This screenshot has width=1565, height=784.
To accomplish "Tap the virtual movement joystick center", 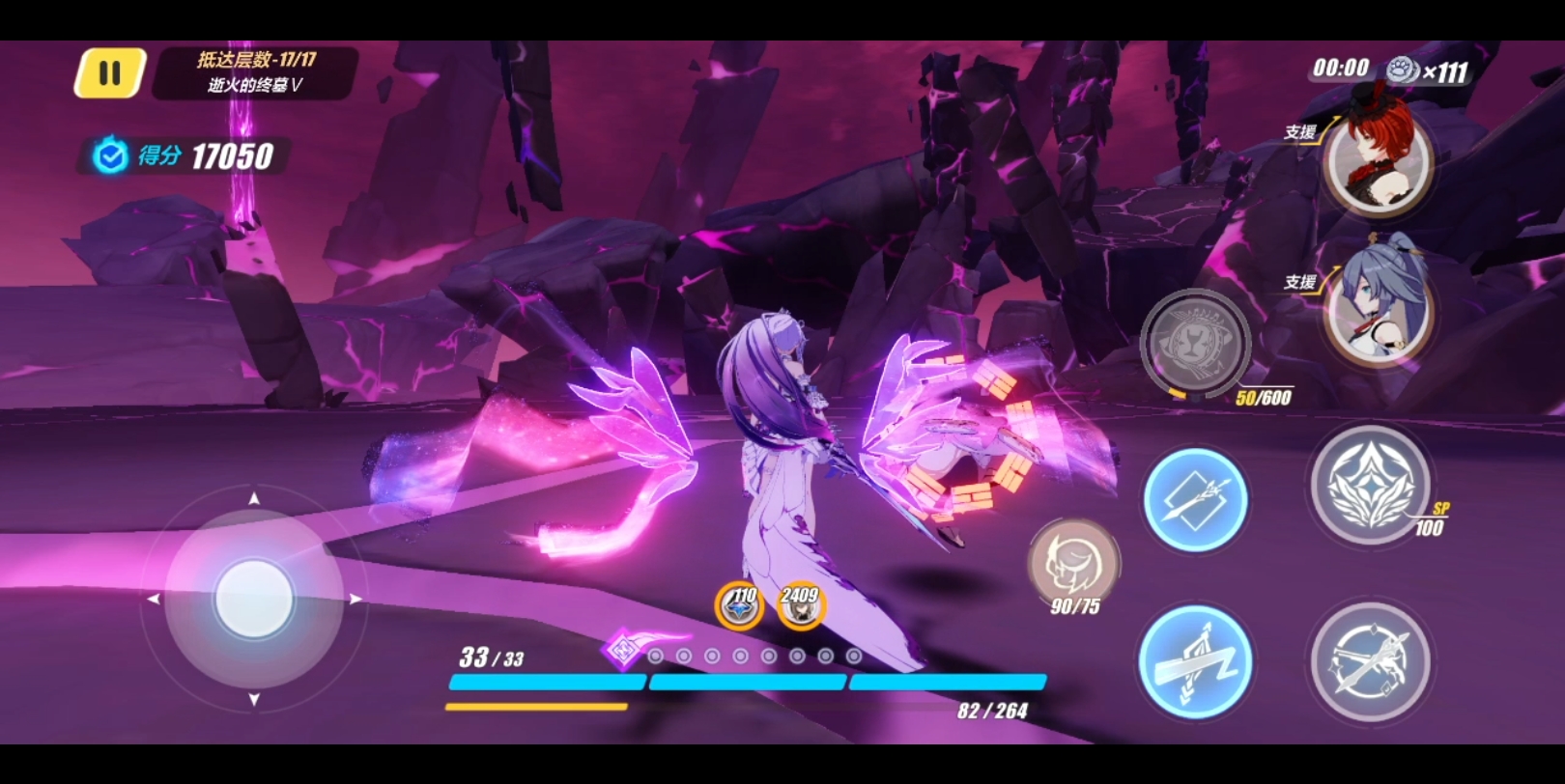I will point(254,599).
